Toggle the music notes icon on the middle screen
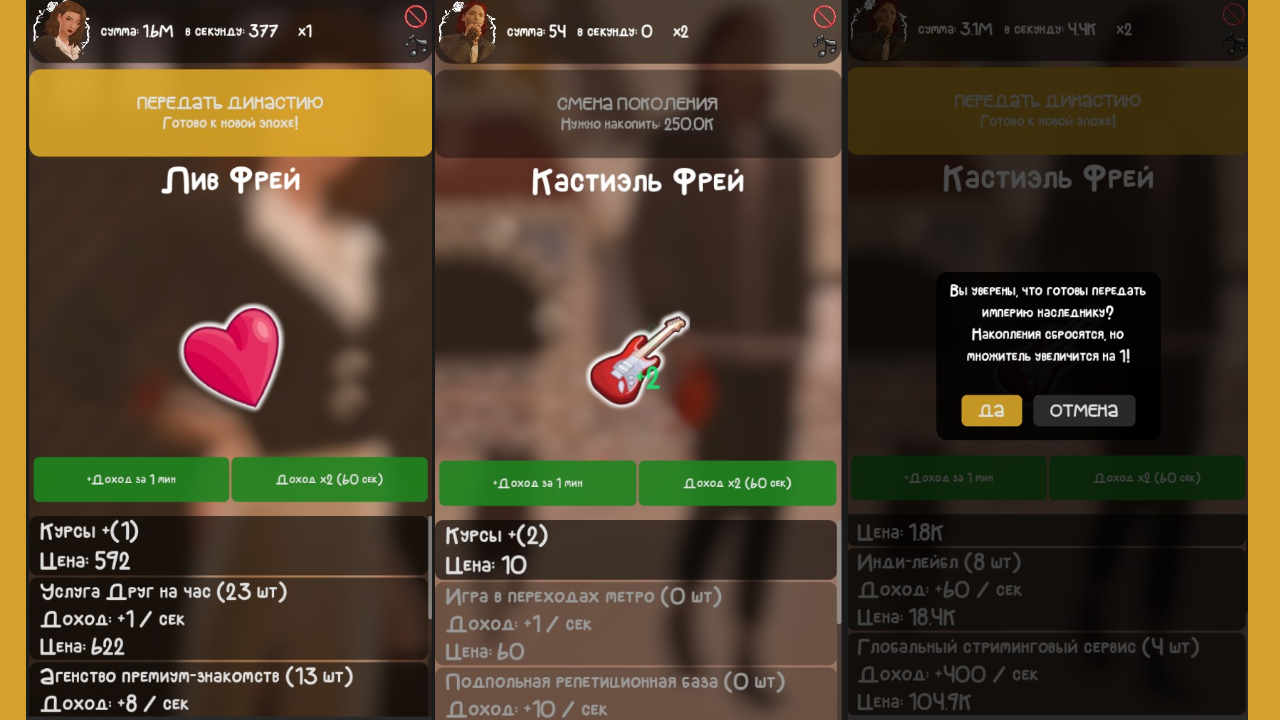The height and width of the screenshot is (720, 1280). tap(823, 44)
